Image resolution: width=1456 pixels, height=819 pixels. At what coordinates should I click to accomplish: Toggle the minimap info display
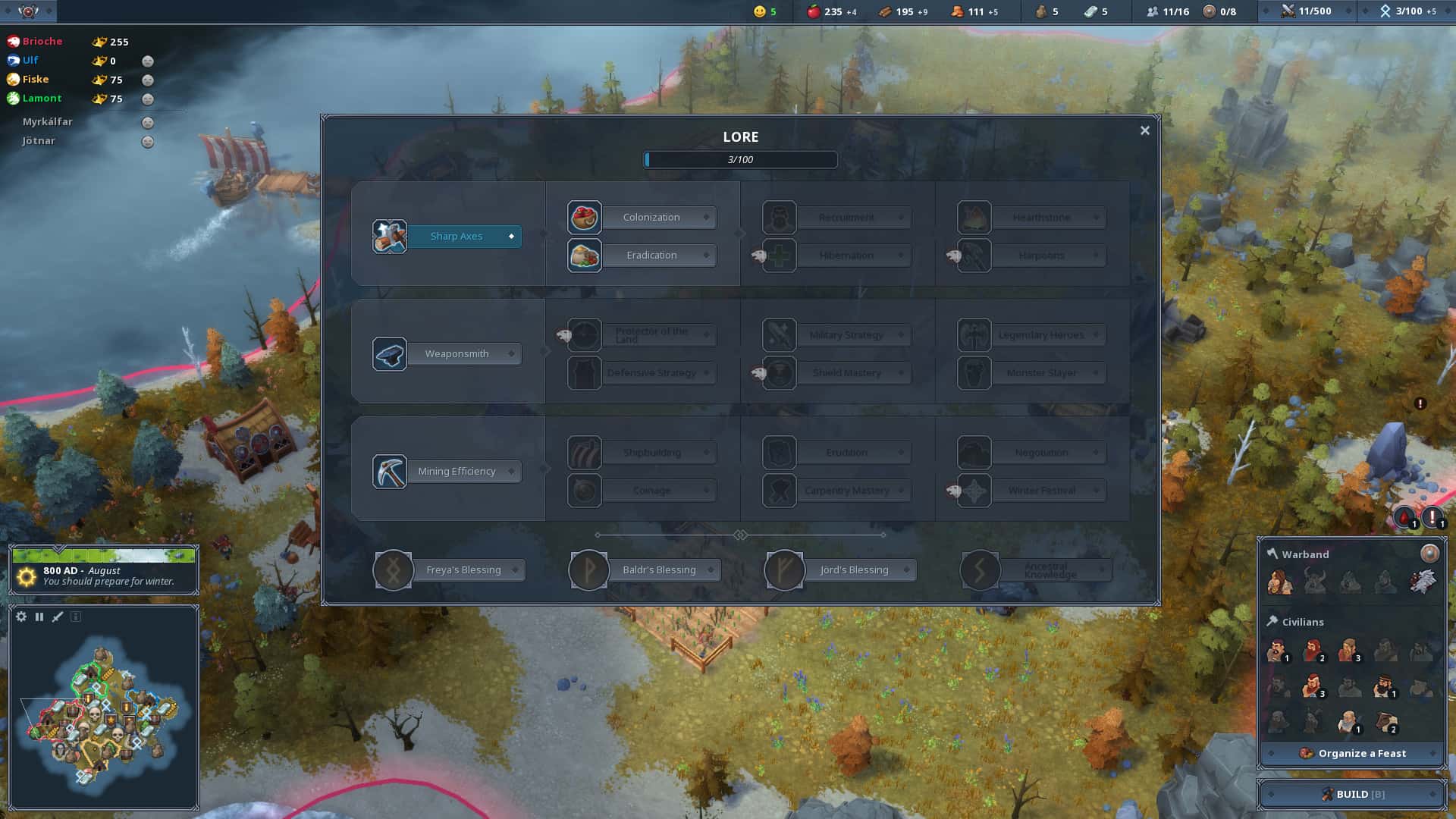pos(75,617)
